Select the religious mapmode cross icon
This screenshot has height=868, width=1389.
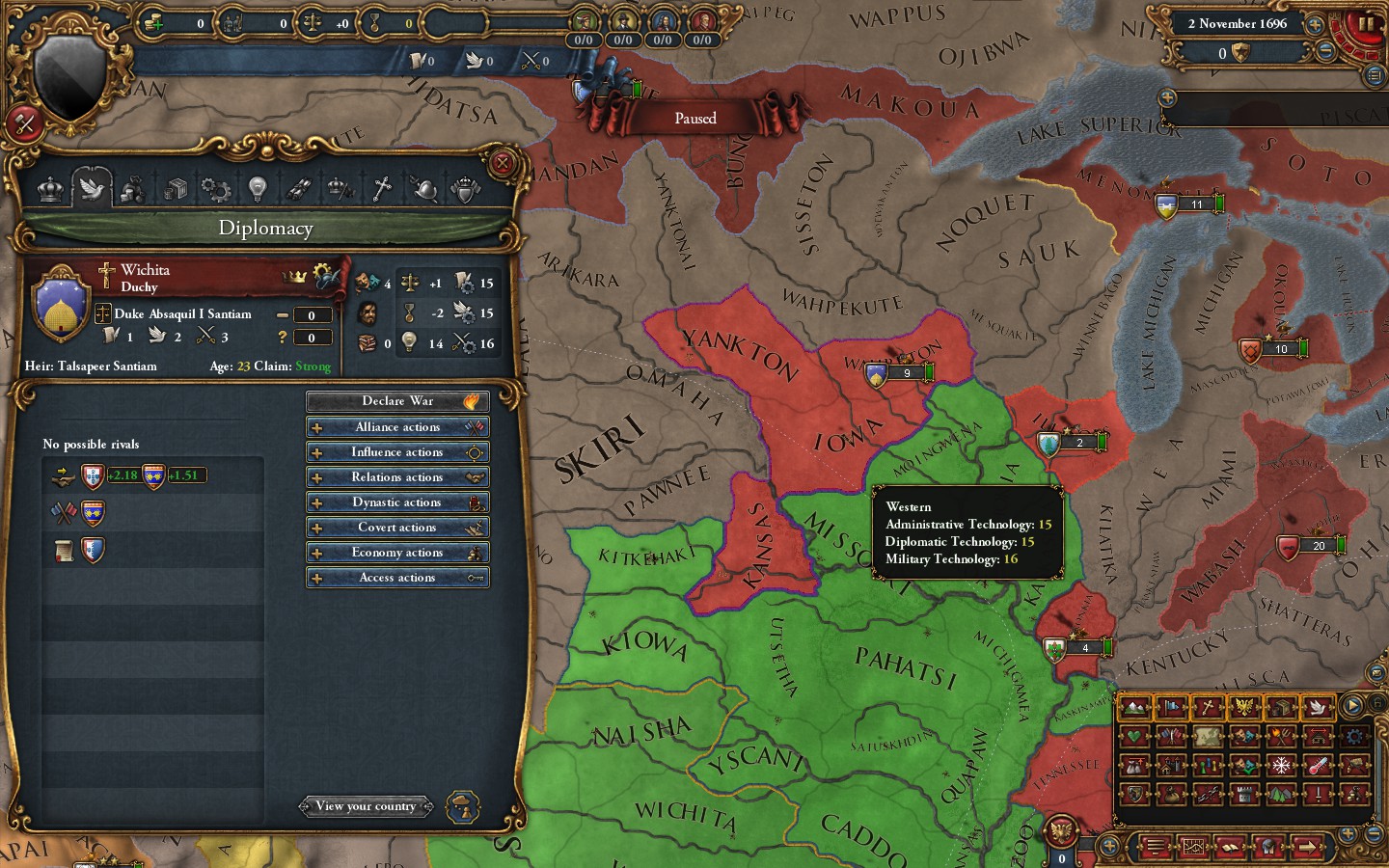click(1208, 707)
